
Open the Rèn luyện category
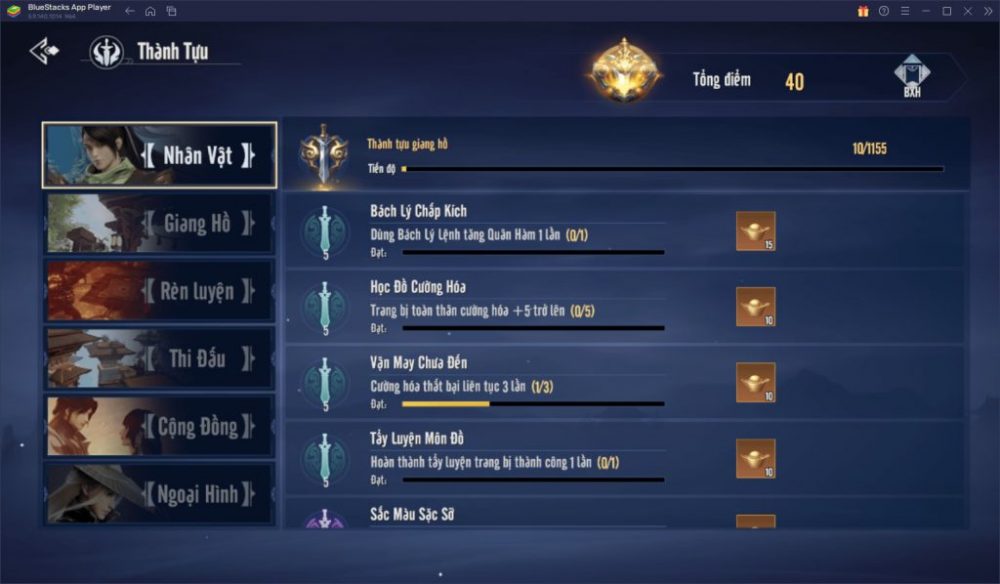[x=160, y=291]
